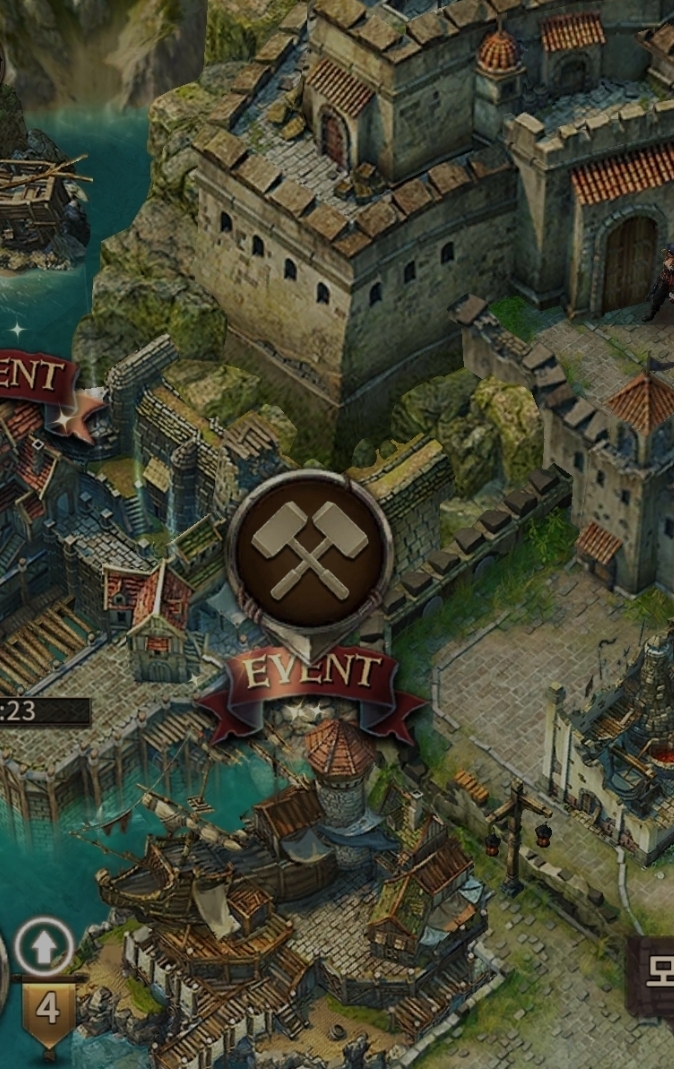This screenshot has width=674, height=1069.
Task: Tap the white up-arrow upgrade icon
Action: [44, 946]
